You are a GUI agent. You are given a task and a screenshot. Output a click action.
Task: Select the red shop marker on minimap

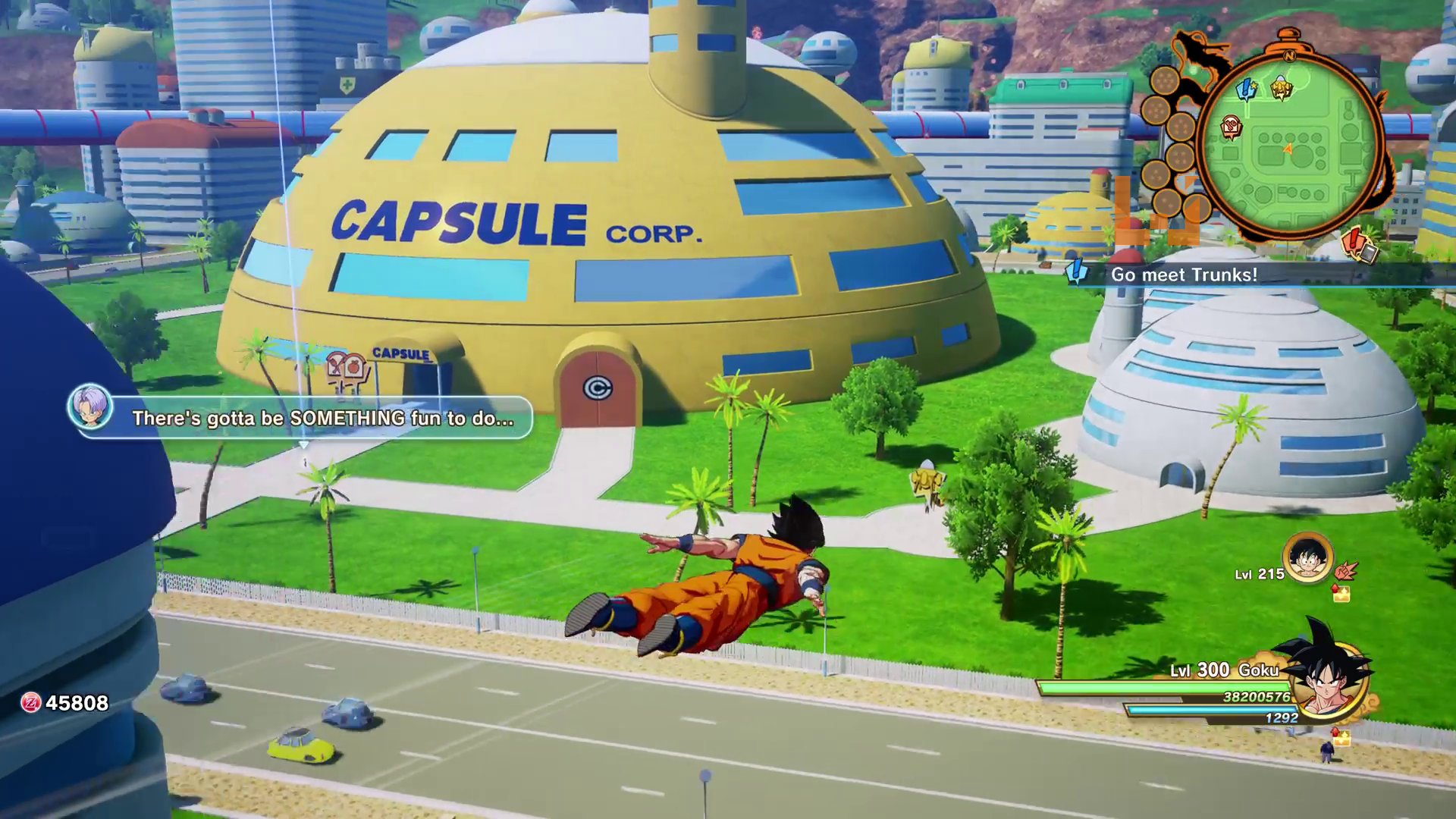1232,127
